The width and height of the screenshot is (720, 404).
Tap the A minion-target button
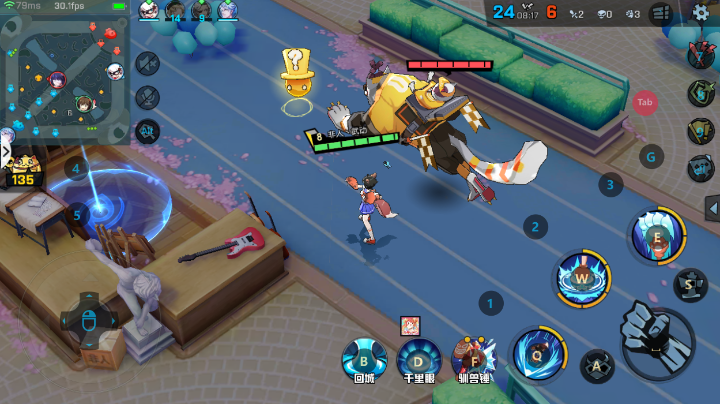pos(597,366)
